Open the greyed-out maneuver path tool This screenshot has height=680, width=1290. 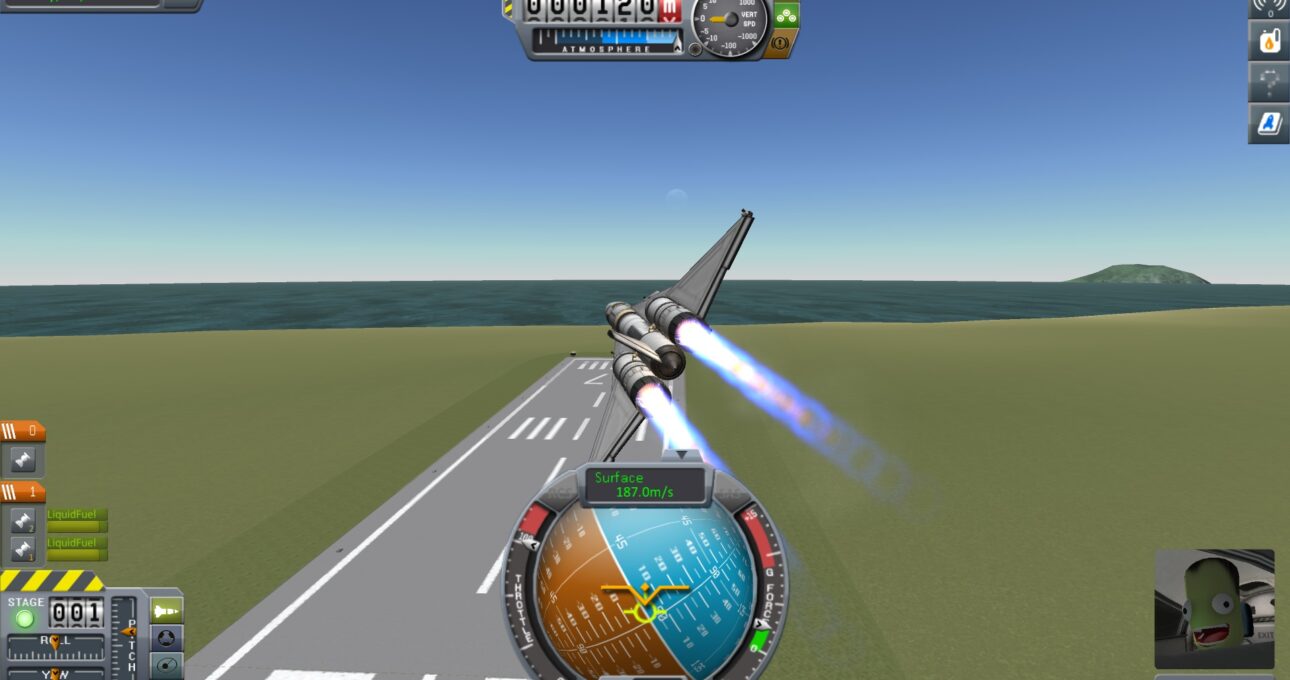pos(1268,82)
